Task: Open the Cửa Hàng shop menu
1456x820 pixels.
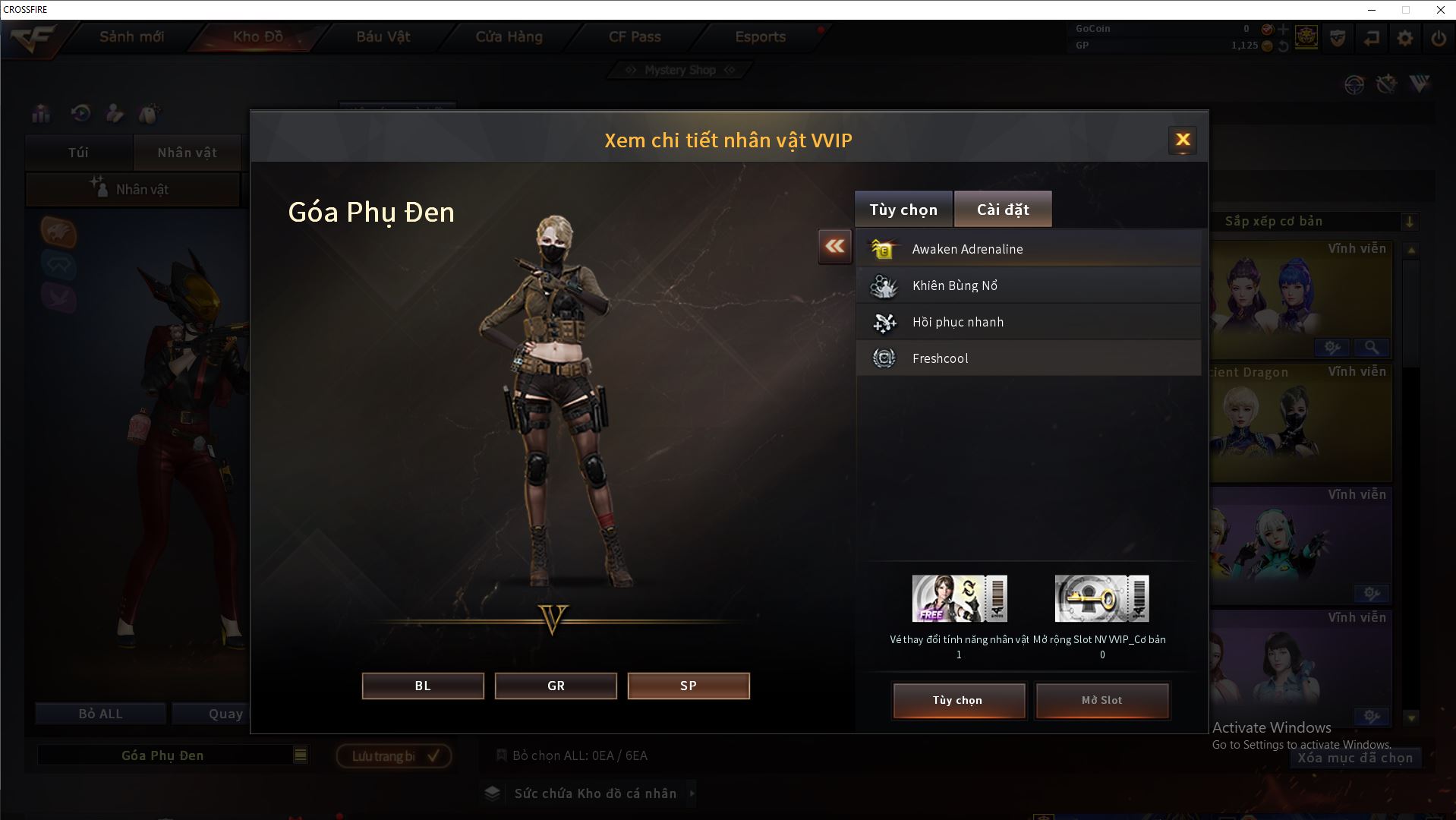Action: 509,36
